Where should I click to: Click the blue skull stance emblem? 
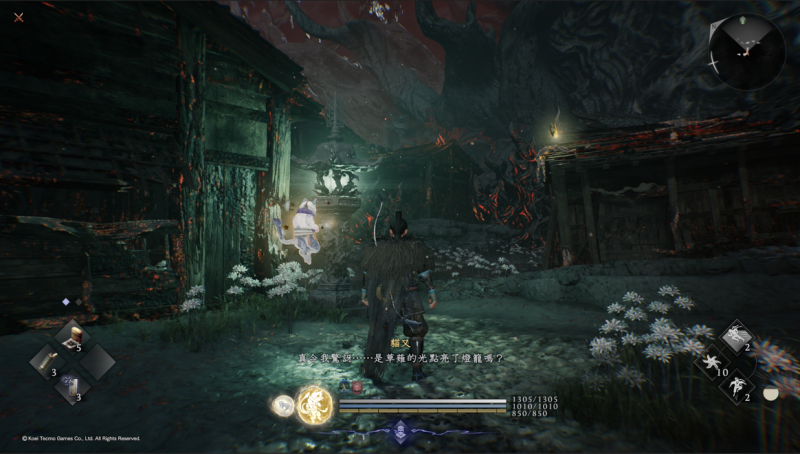(x=400, y=431)
